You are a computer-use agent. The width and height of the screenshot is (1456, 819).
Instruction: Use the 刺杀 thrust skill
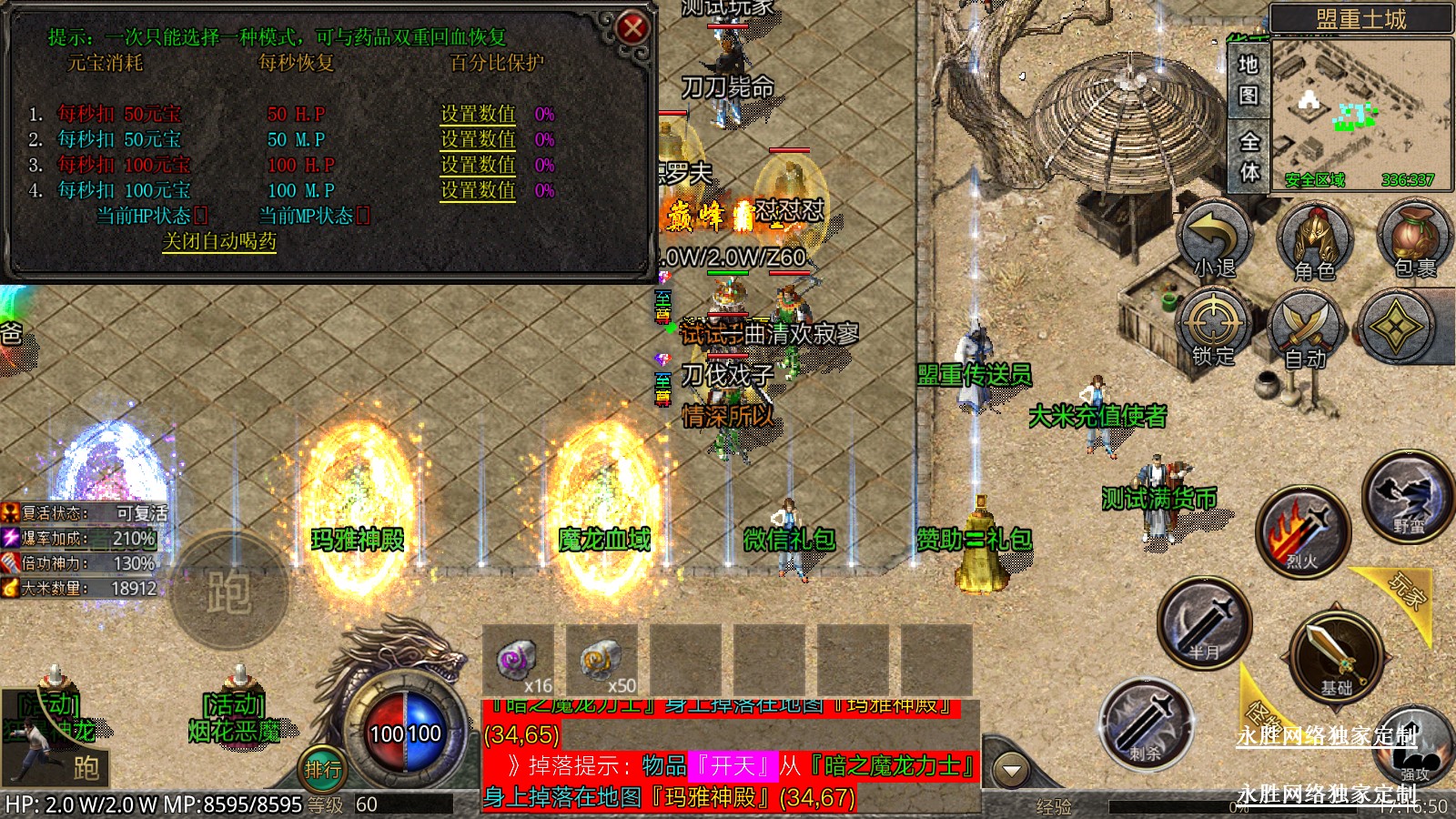pos(1145,724)
